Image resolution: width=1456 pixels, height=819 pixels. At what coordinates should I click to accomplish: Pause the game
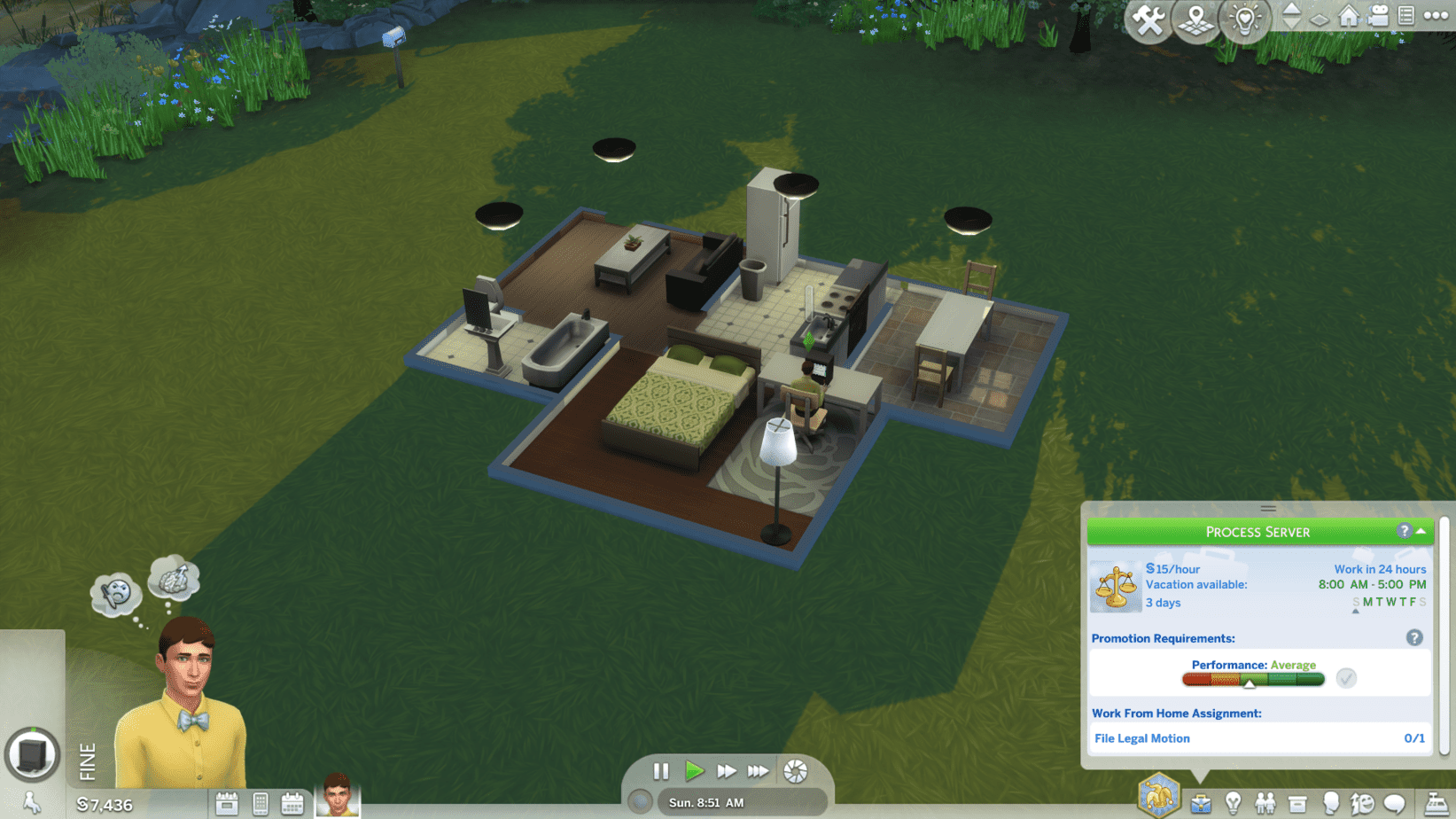point(661,771)
